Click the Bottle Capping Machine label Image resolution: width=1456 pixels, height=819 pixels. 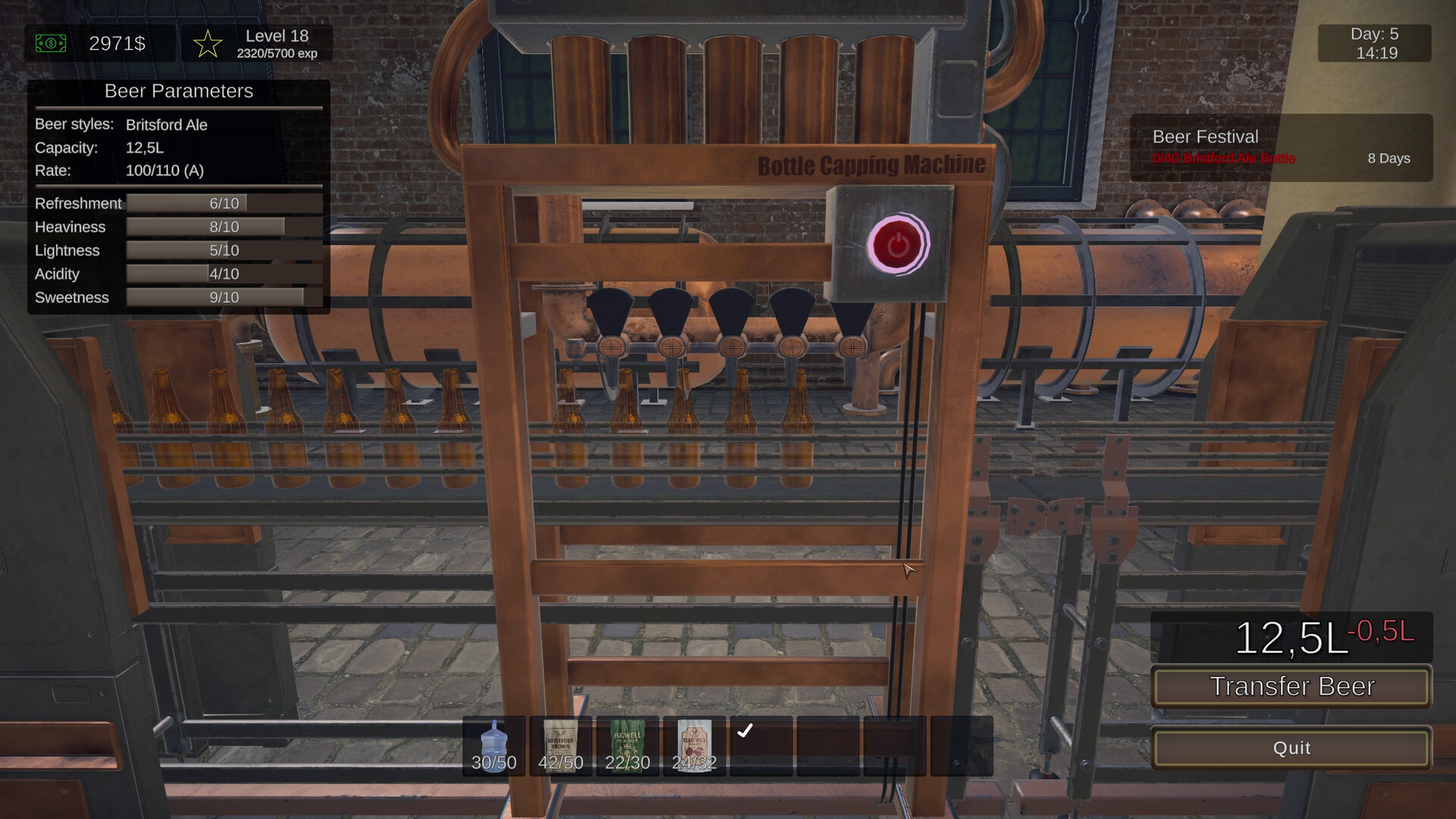[872, 165]
